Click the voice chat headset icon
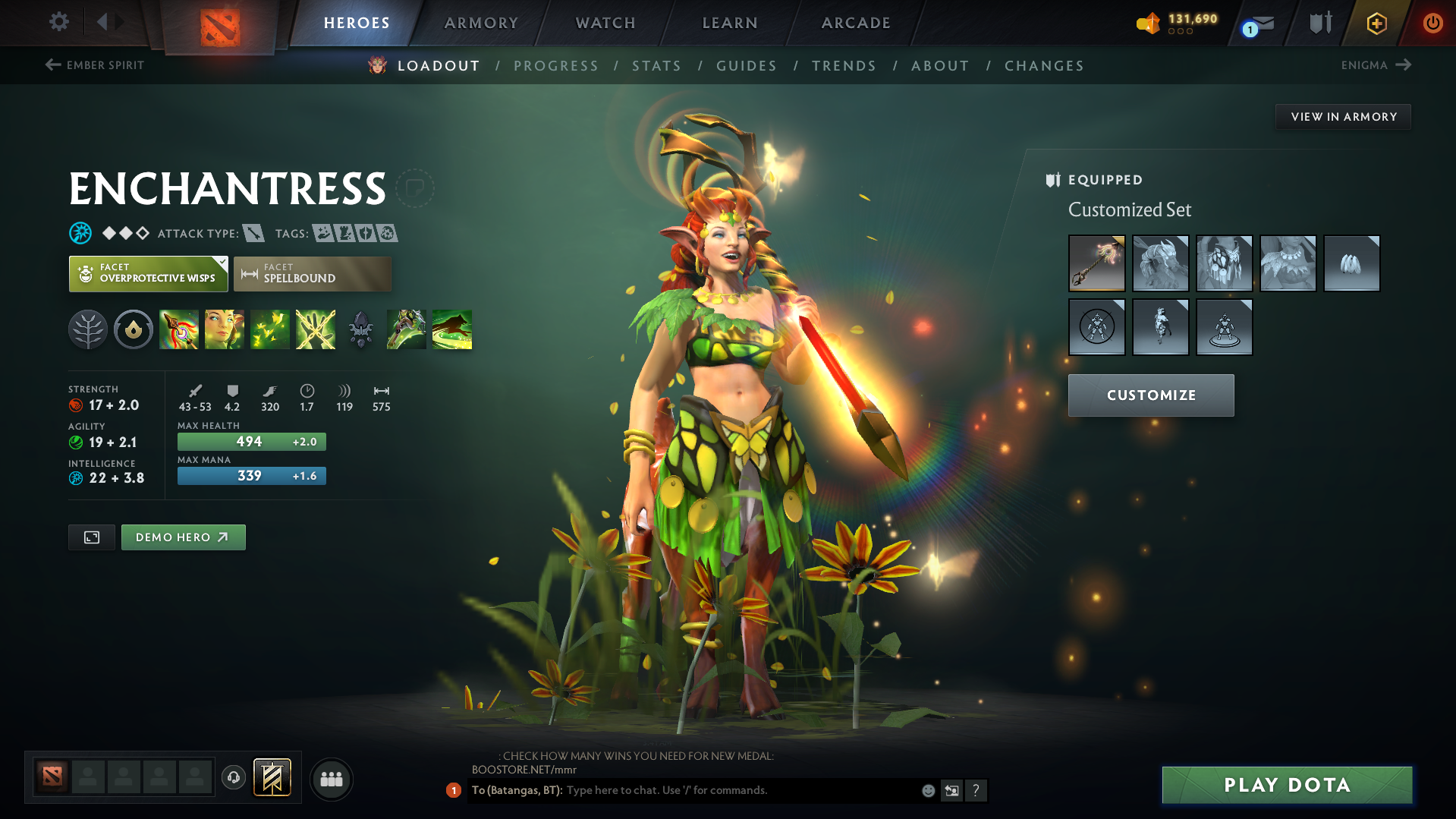The width and height of the screenshot is (1456, 819). (234, 779)
